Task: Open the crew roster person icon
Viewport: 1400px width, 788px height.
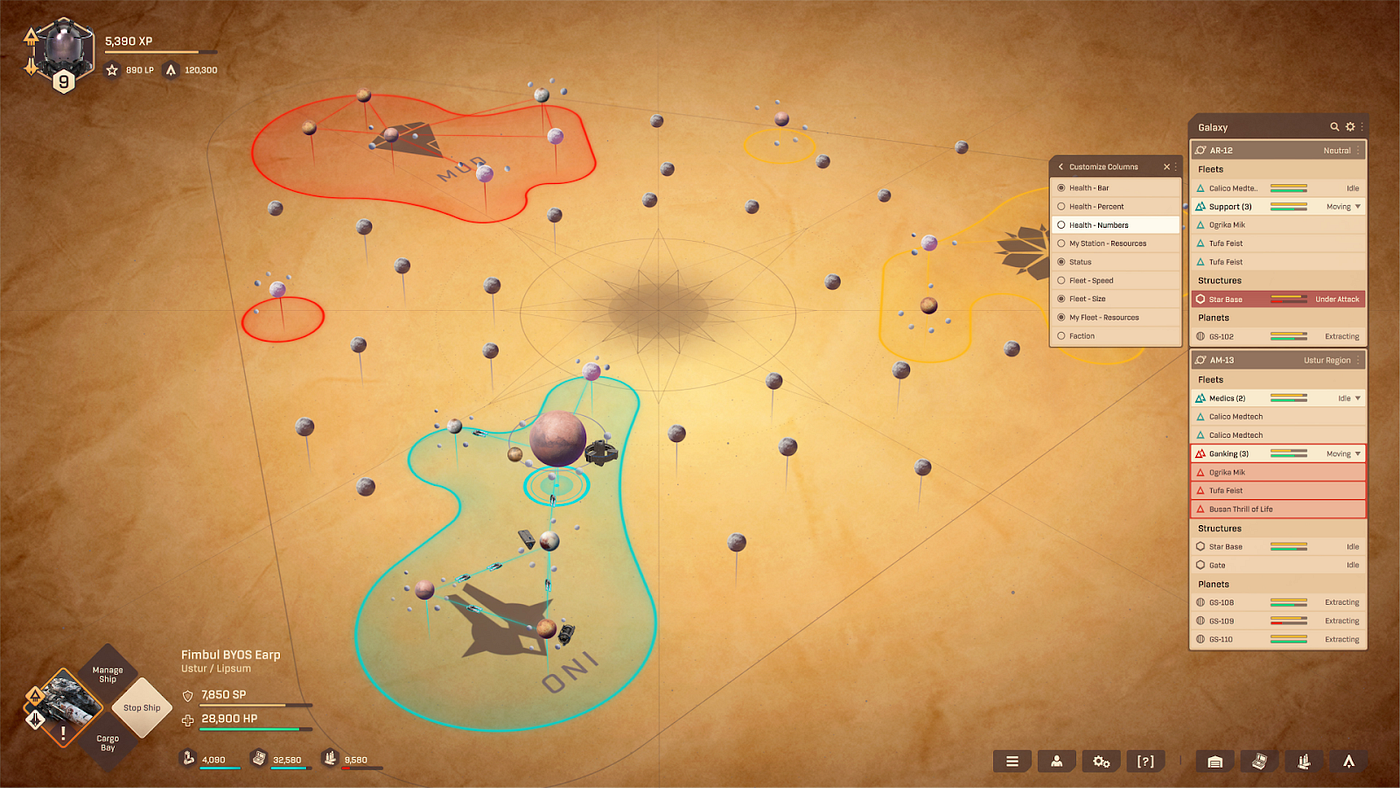Action: click(1056, 761)
